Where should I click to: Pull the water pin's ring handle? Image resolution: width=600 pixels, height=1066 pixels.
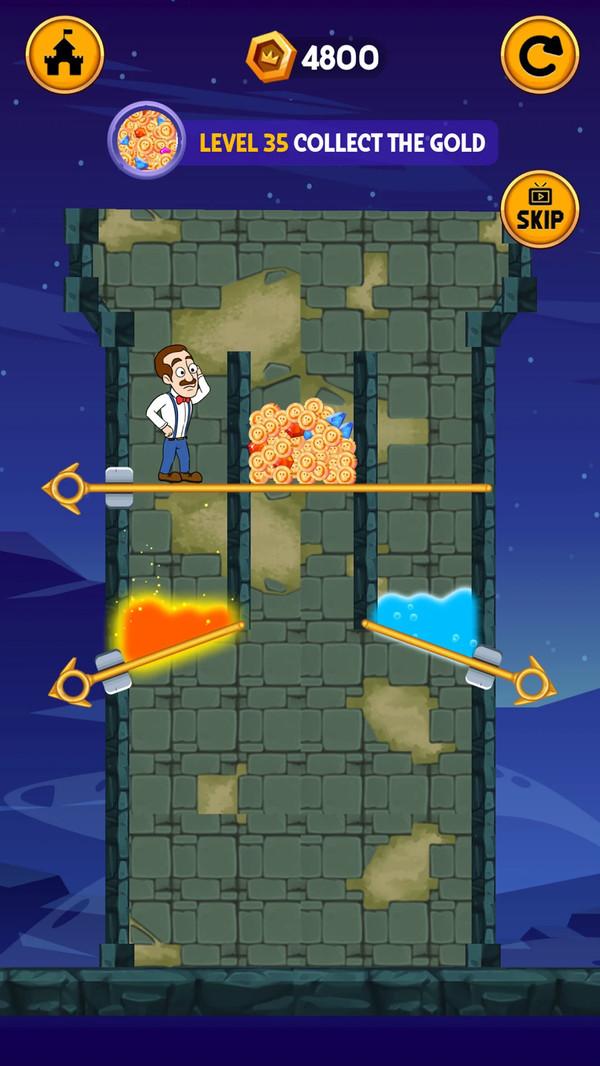(532, 682)
